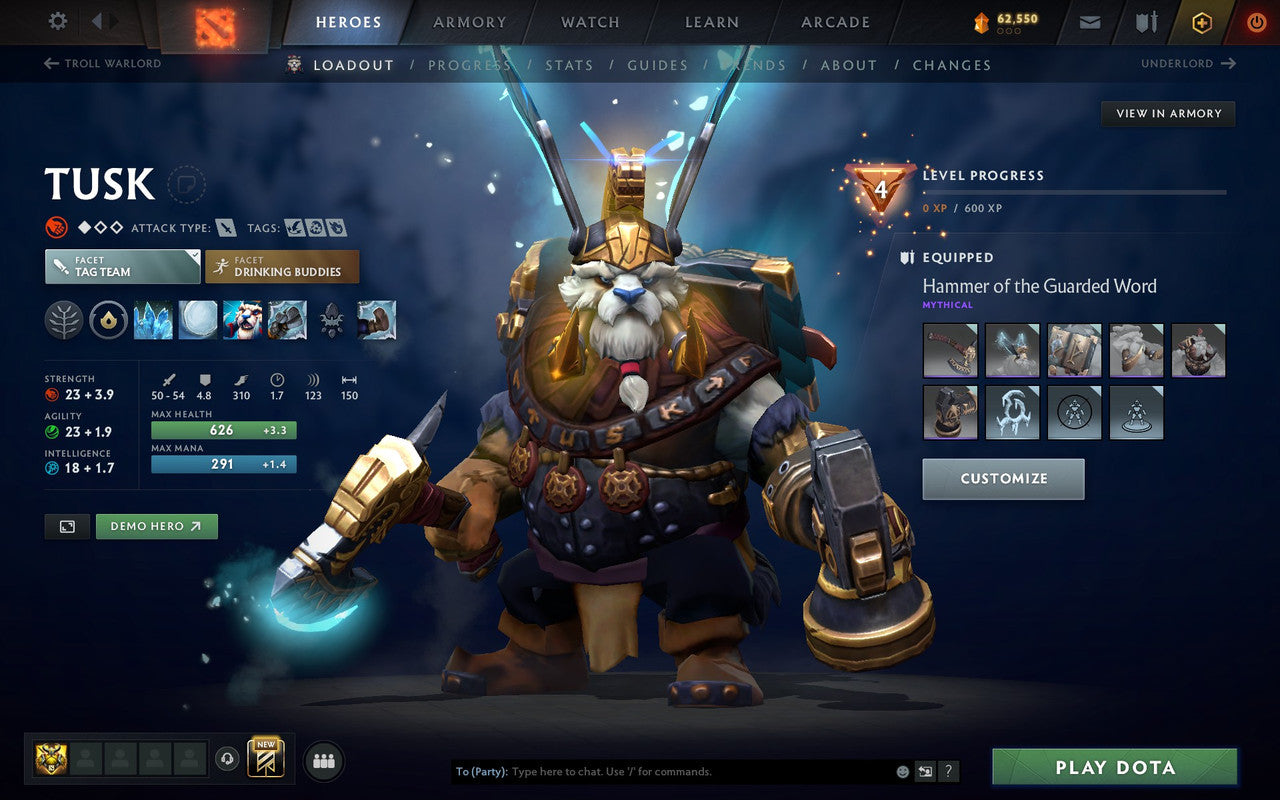
Task: Select the Tag Team facet
Action: [x=121, y=266]
